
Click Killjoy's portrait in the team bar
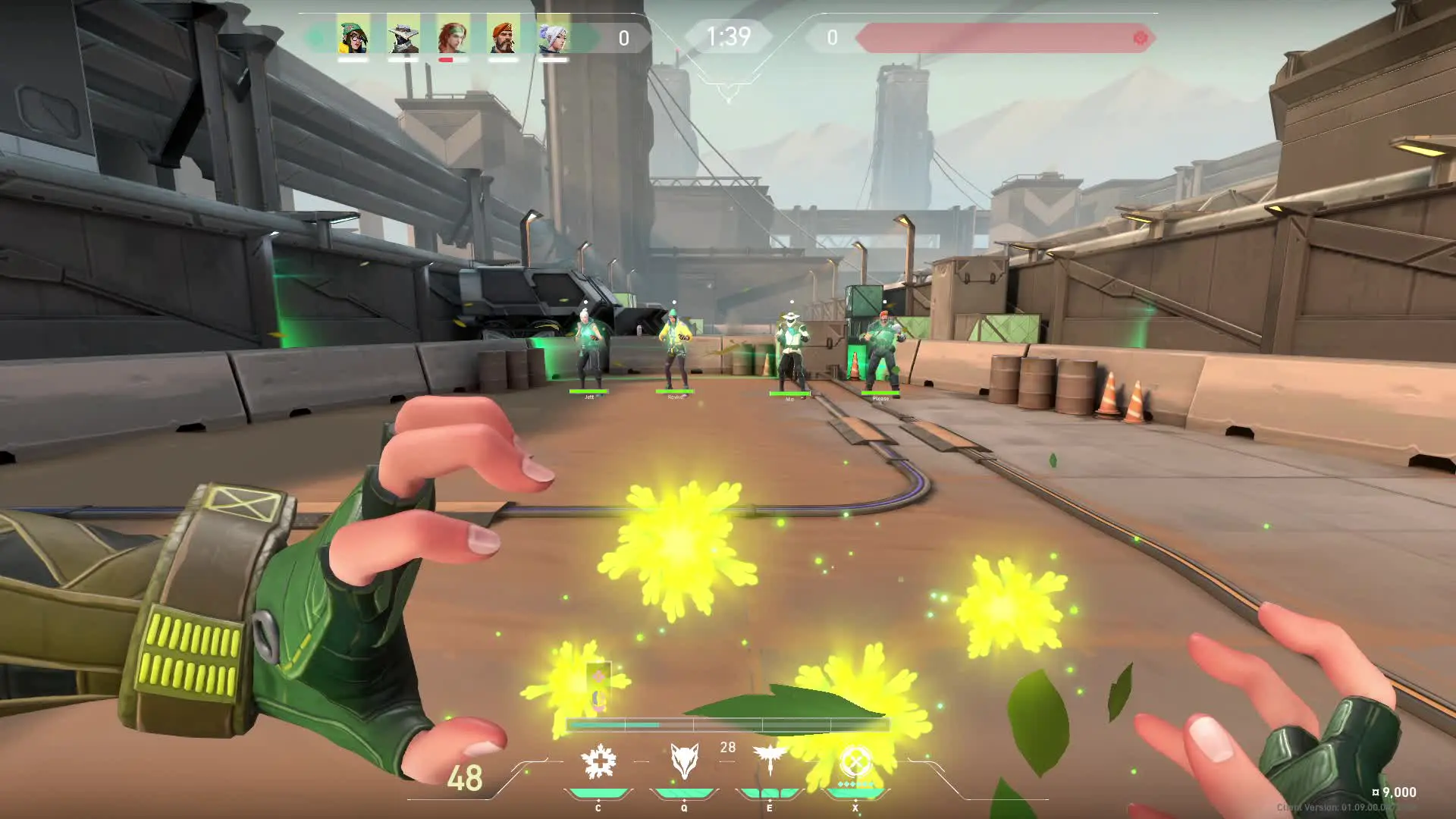coord(353,35)
